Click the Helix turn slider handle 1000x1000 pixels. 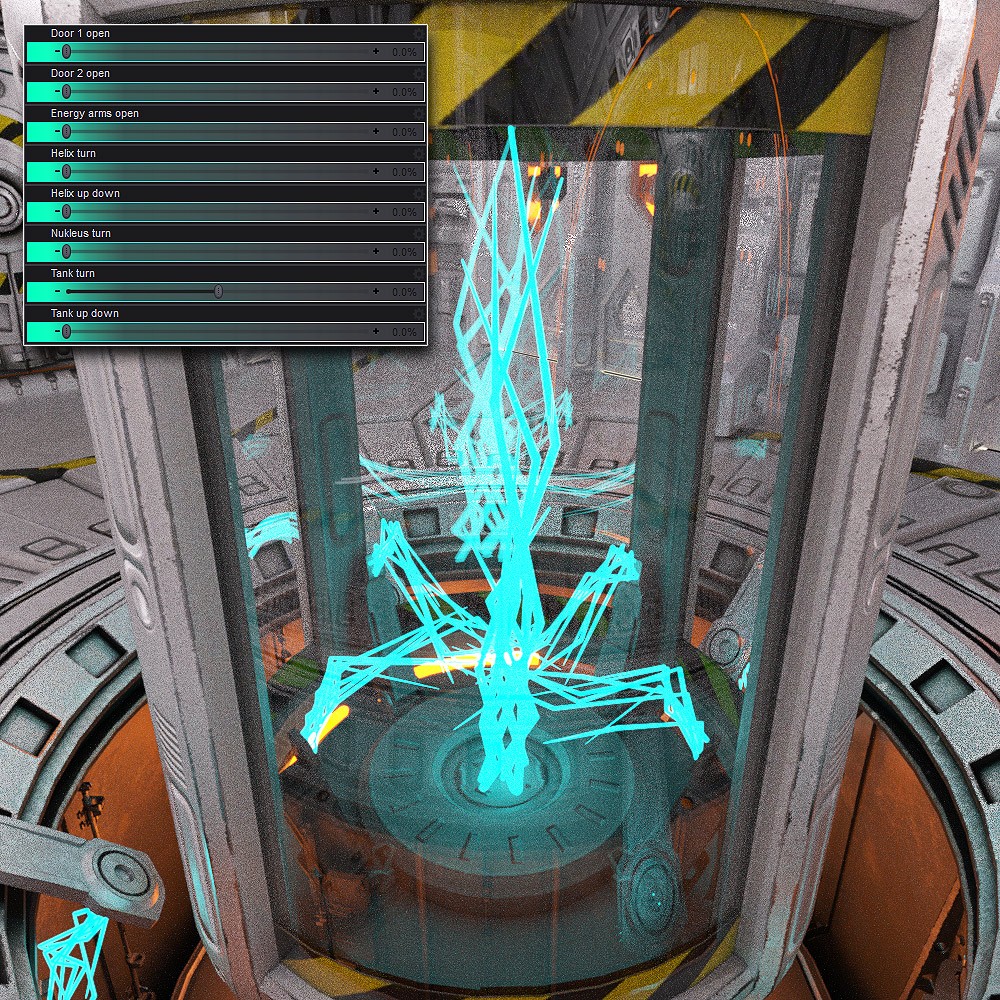coord(66,171)
